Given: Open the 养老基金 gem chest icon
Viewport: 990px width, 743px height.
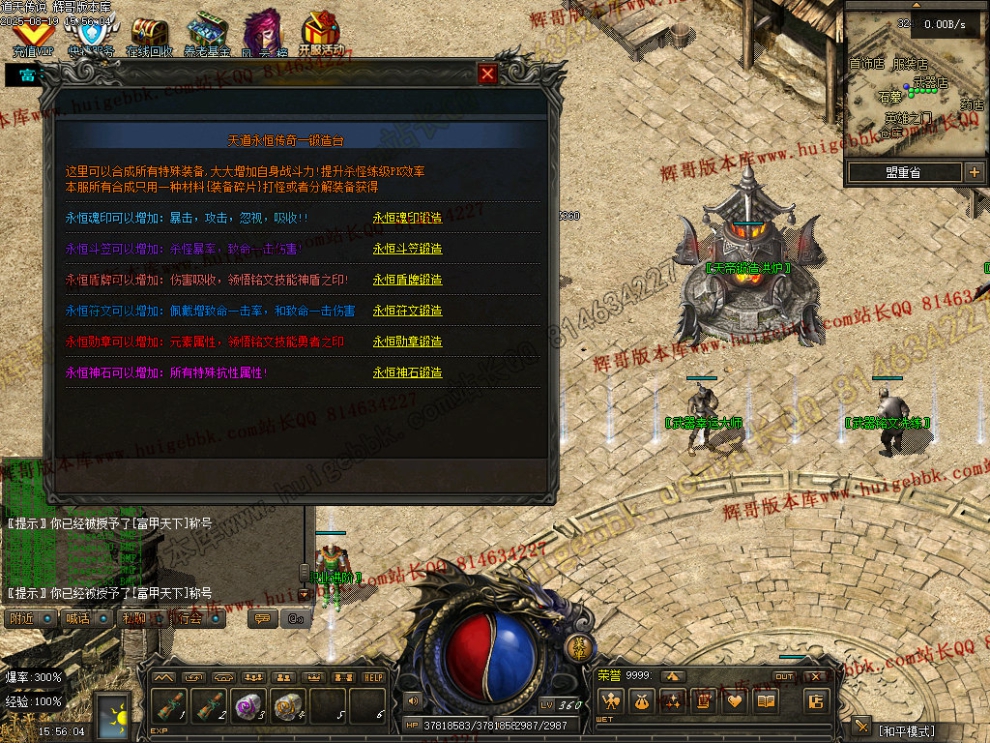Looking at the screenshot, I should coord(207,34).
